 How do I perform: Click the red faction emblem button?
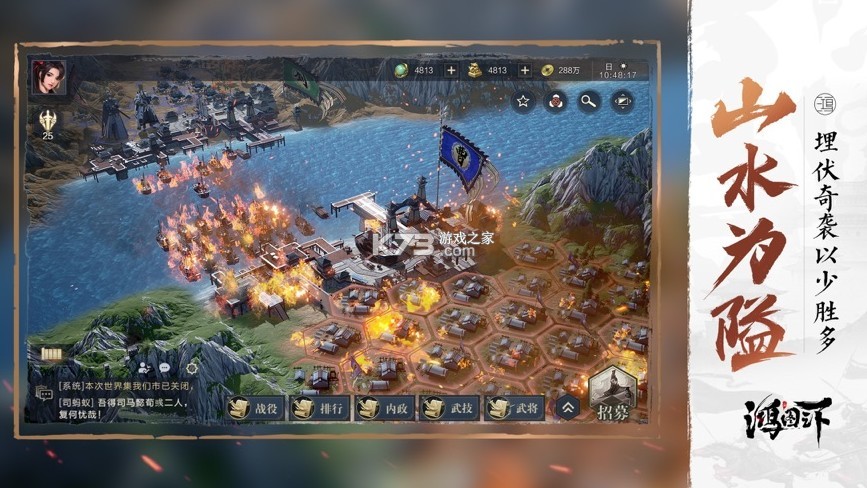coord(555,100)
